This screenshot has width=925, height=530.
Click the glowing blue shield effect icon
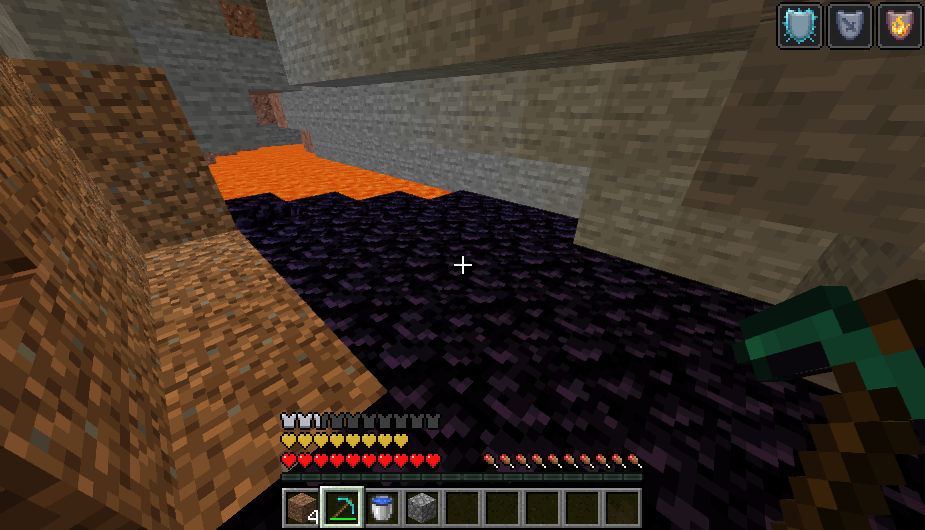800,25
